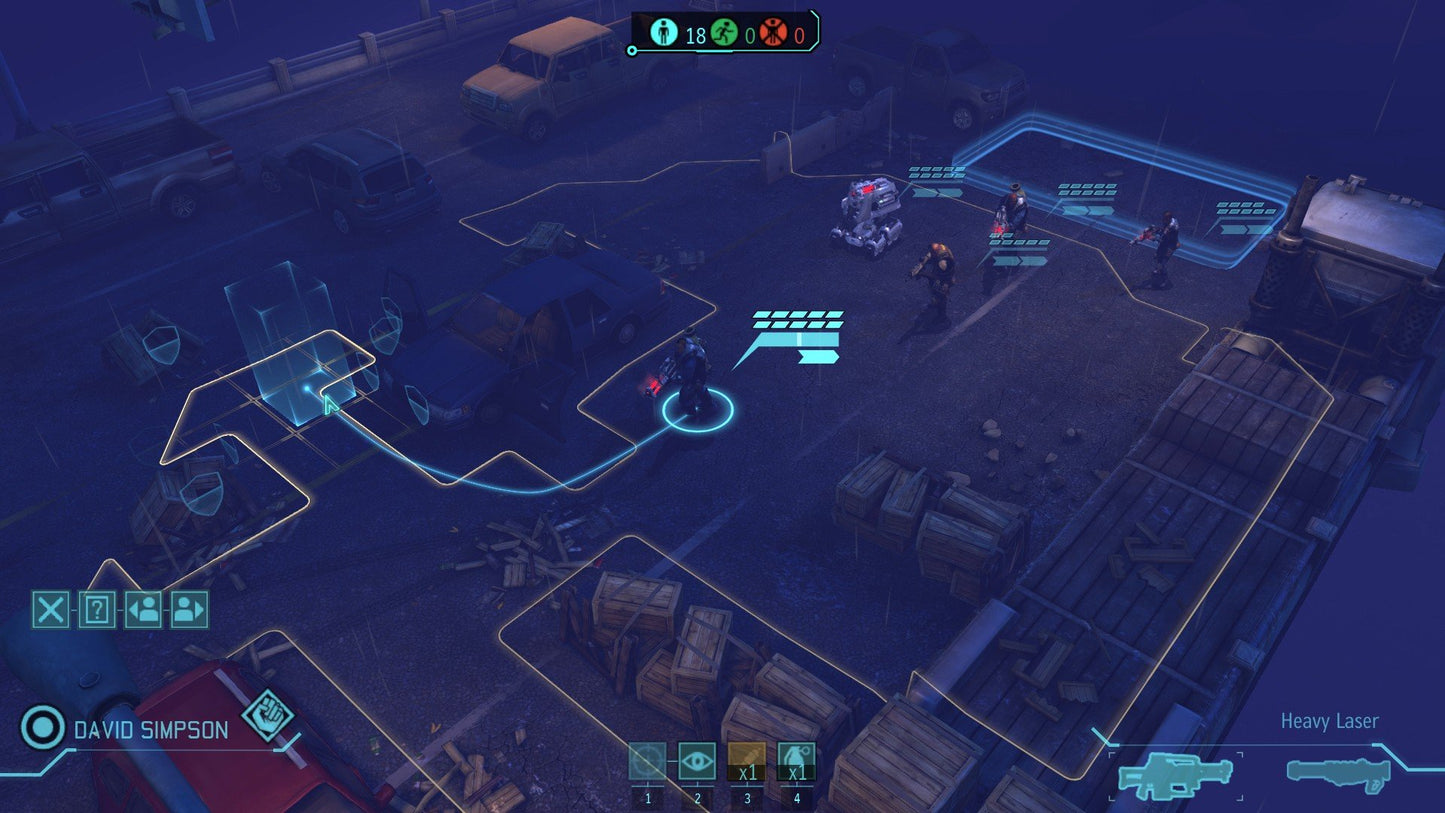Use the medikit item in slot 3

(x=747, y=760)
